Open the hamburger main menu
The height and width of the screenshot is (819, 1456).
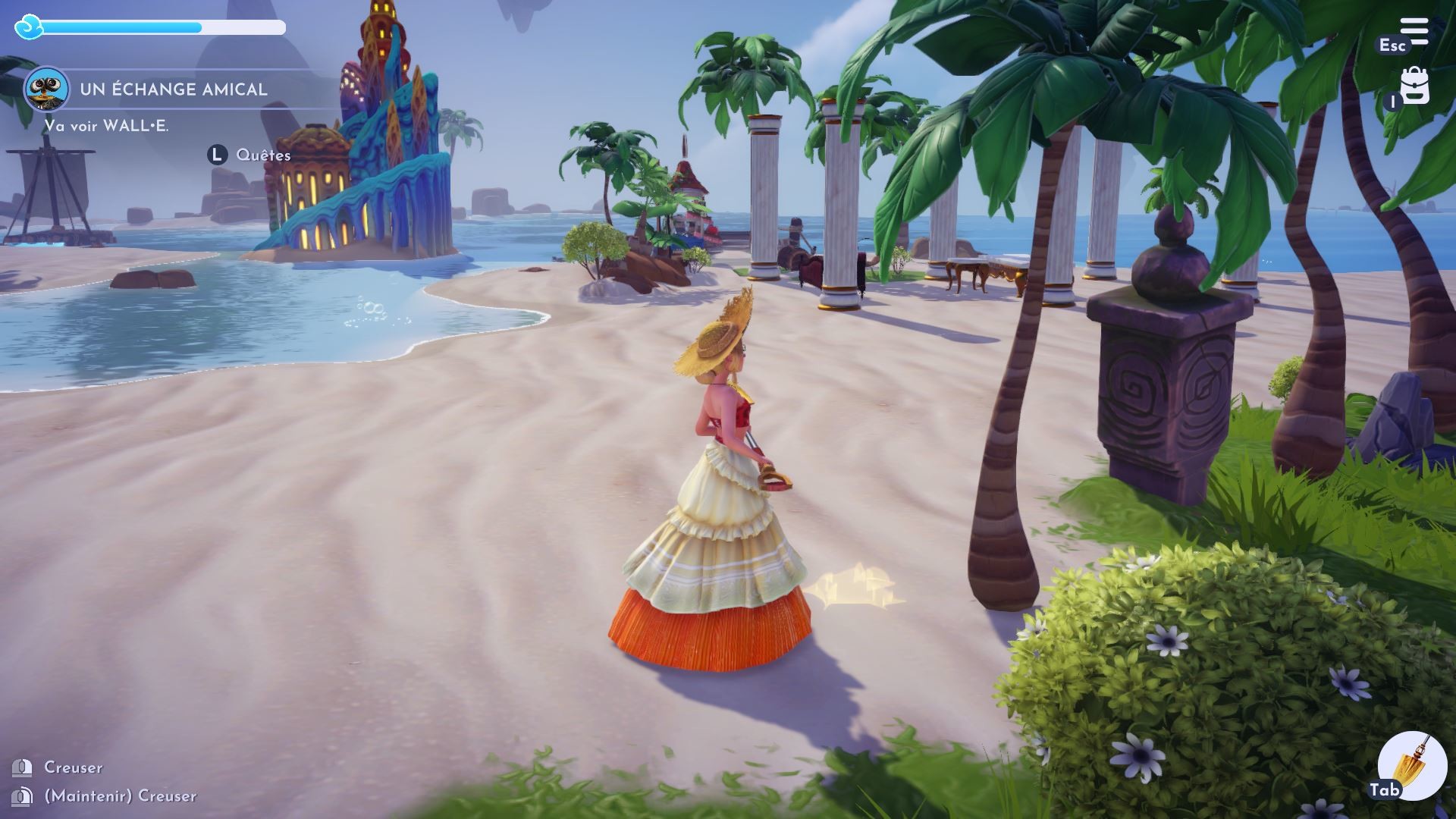pyautogui.click(x=1414, y=32)
